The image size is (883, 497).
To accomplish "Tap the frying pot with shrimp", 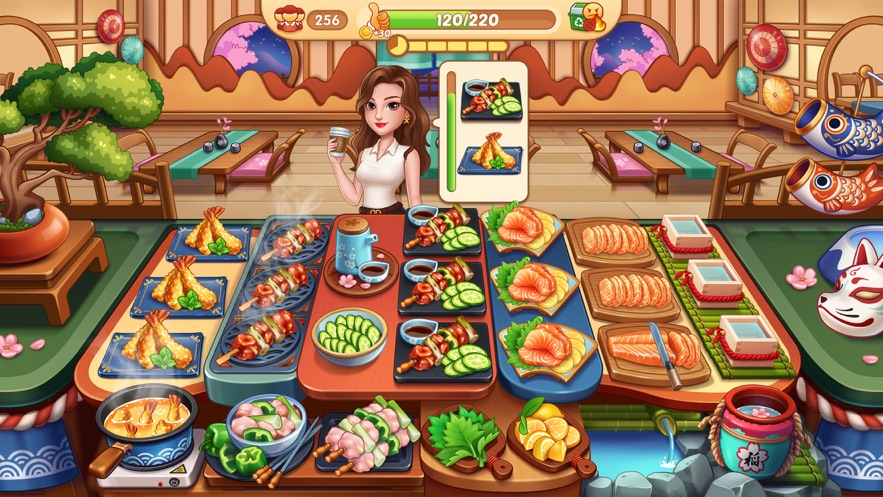I will click(x=146, y=419).
